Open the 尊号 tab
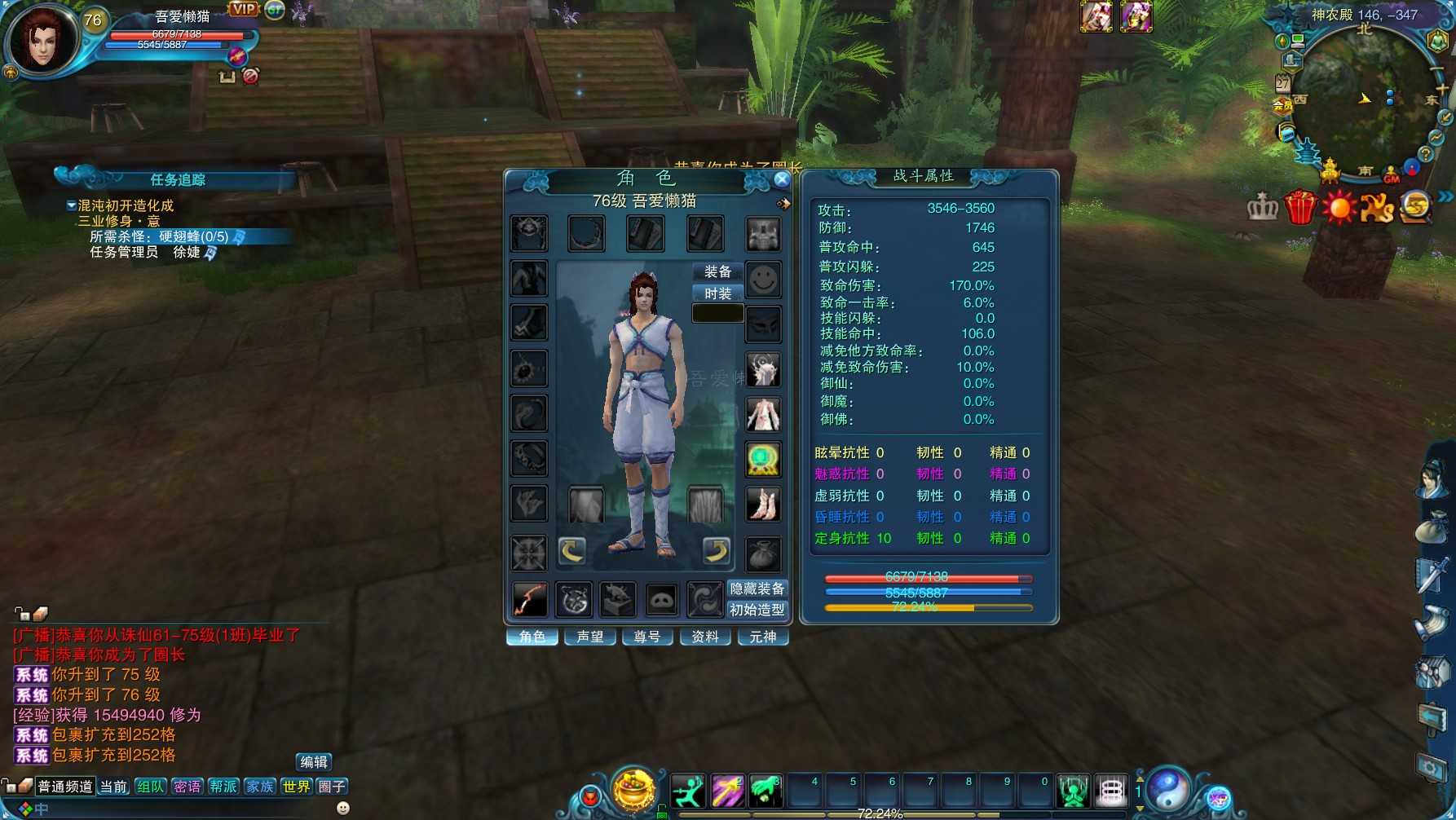Screen dimensions: 1456x820 pos(647,637)
